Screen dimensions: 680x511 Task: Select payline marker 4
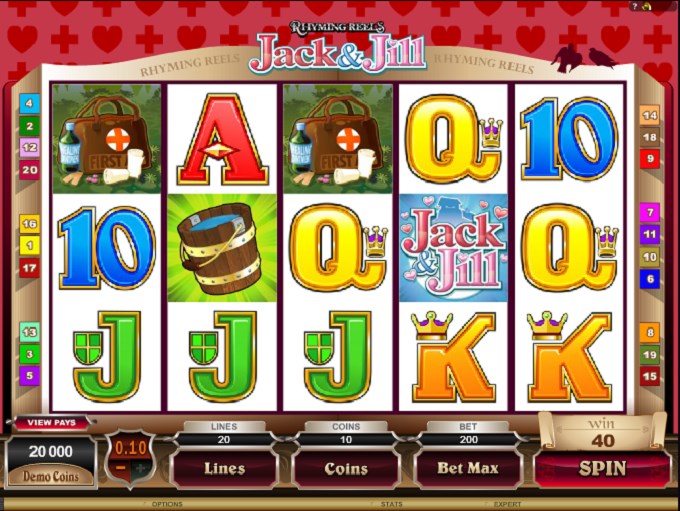(29, 103)
